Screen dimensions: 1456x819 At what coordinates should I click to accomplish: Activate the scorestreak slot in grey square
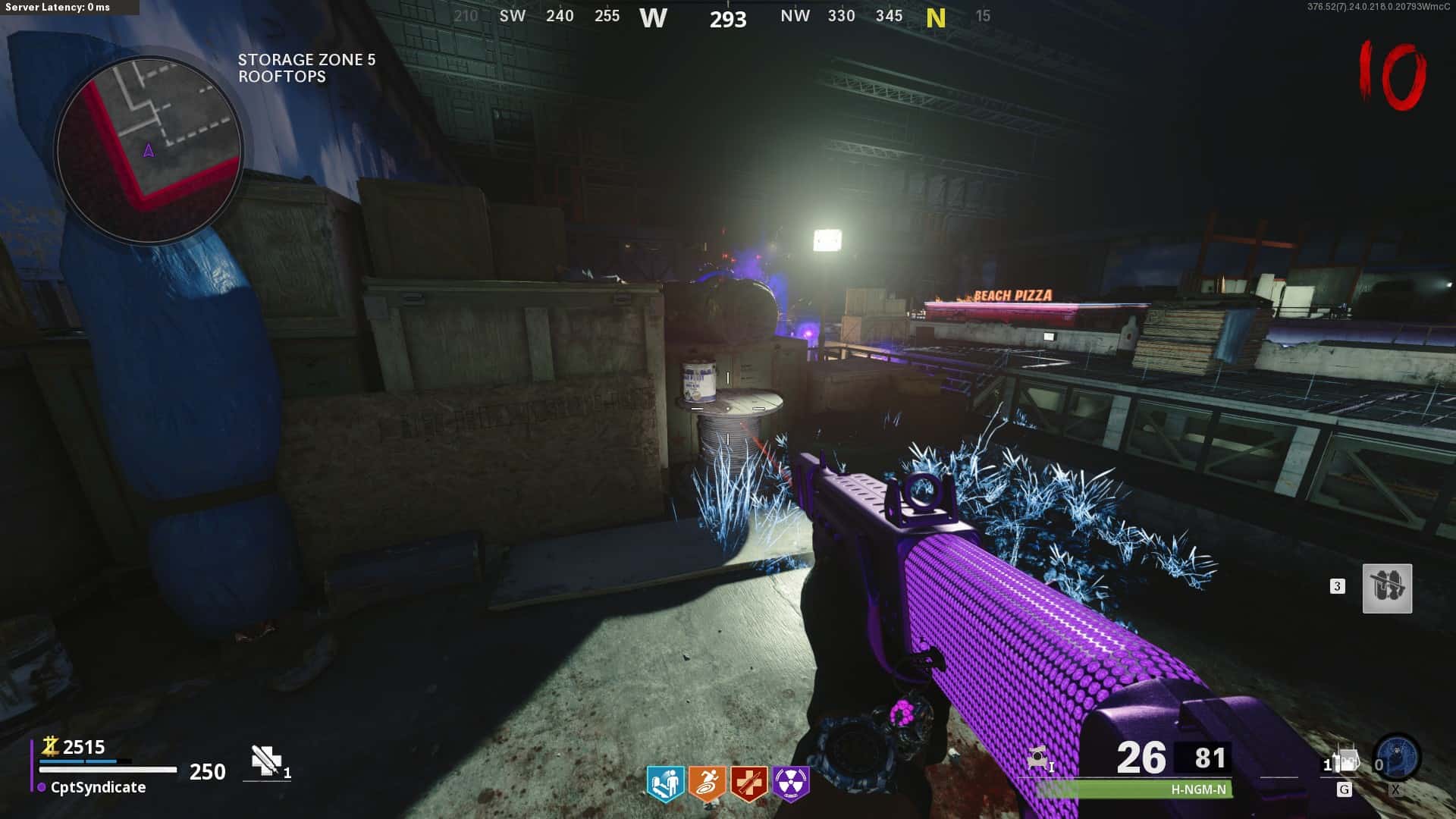[1387, 588]
